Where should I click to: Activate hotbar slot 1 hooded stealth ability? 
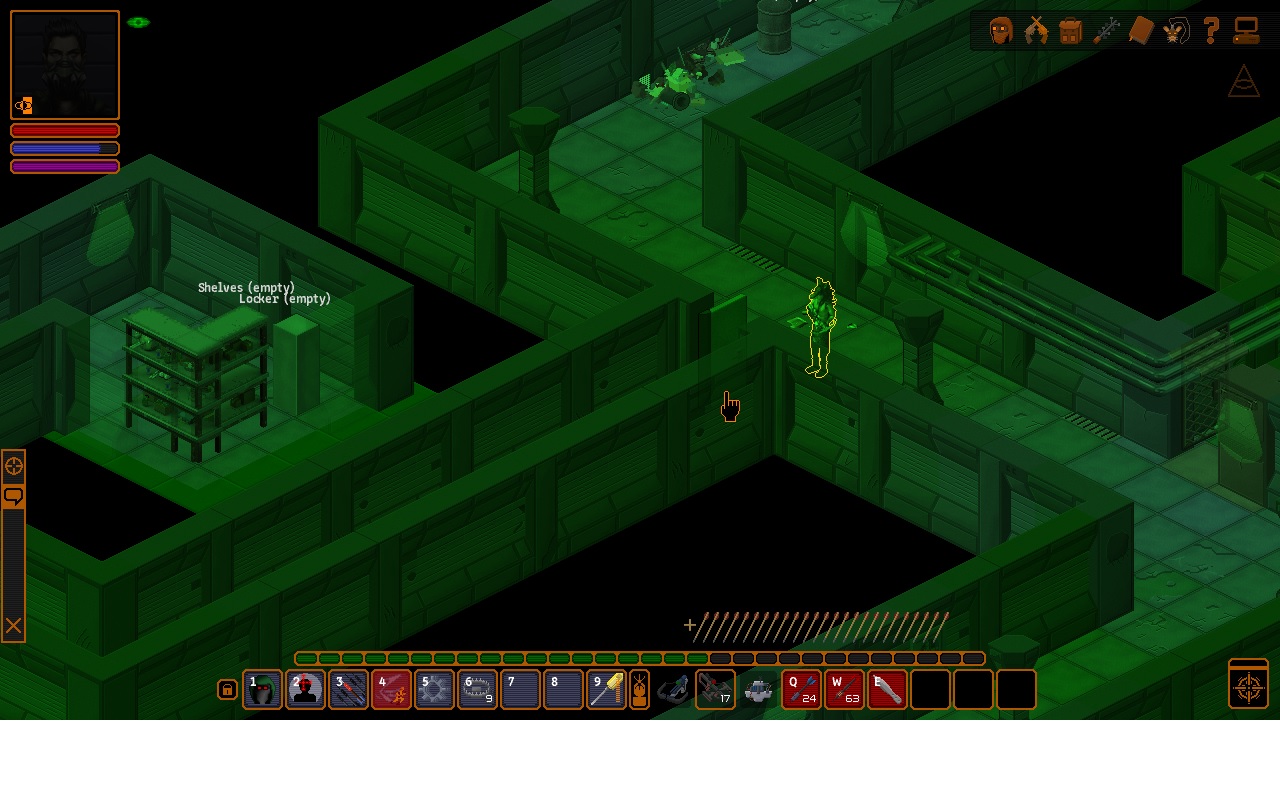(262, 690)
